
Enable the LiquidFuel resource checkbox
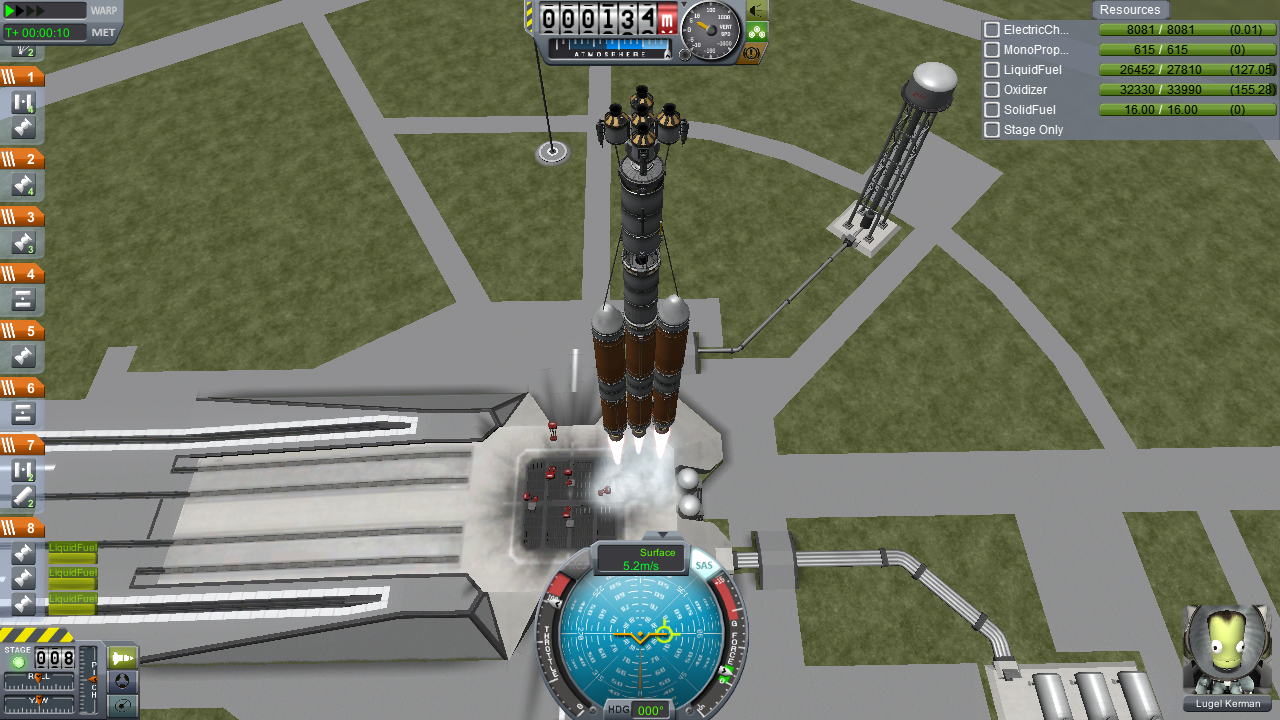tap(992, 70)
